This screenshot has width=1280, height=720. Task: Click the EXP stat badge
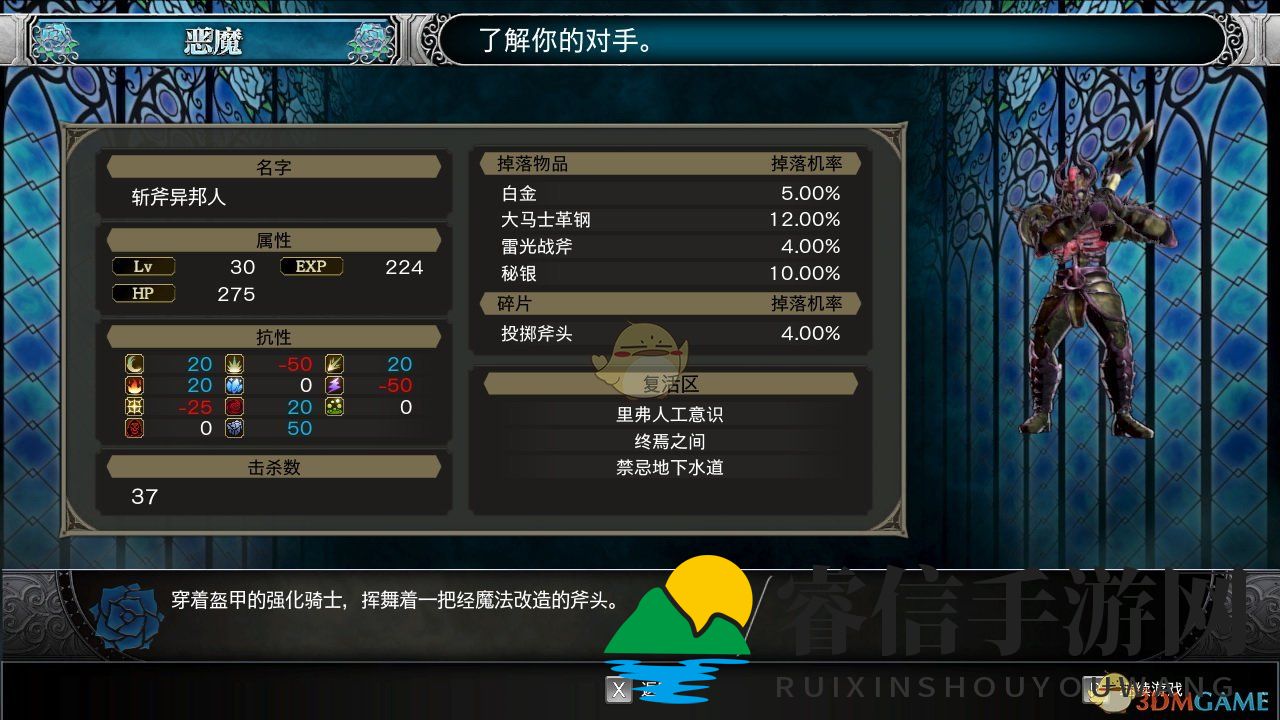(x=311, y=266)
